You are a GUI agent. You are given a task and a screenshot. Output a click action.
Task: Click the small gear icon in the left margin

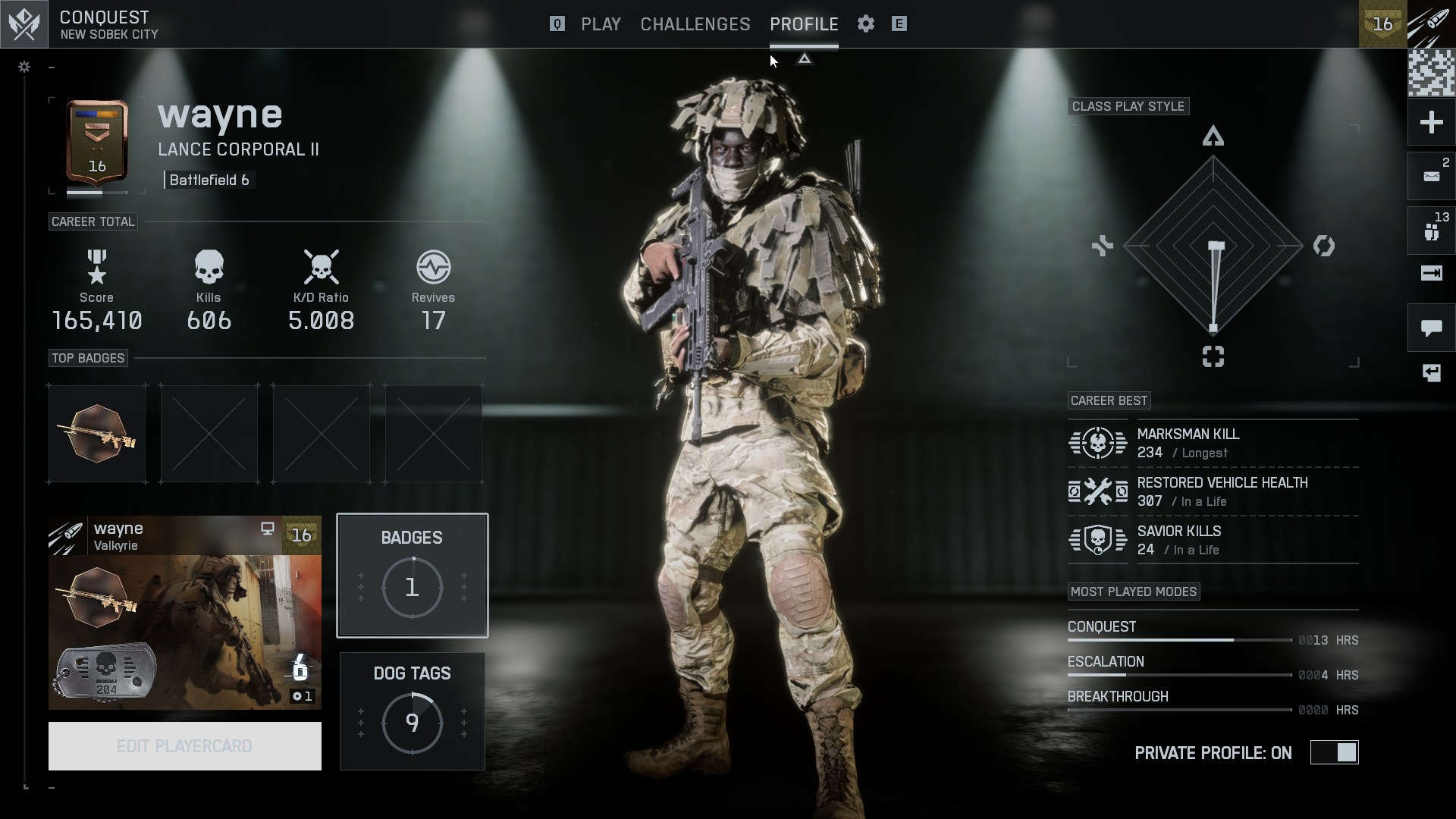pos(24,67)
